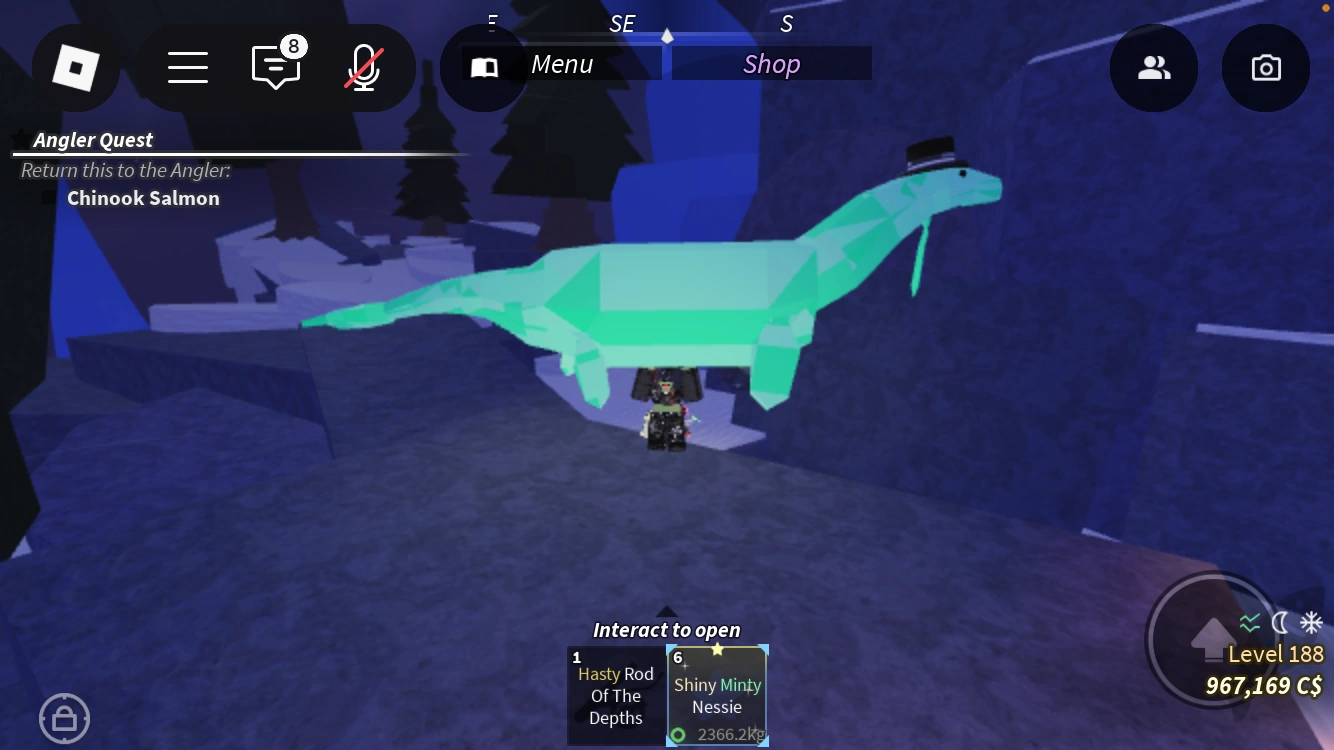The width and height of the screenshot is (1334, 750).
Task: Click the crescent moon night icon
Action: (1281, 621)
